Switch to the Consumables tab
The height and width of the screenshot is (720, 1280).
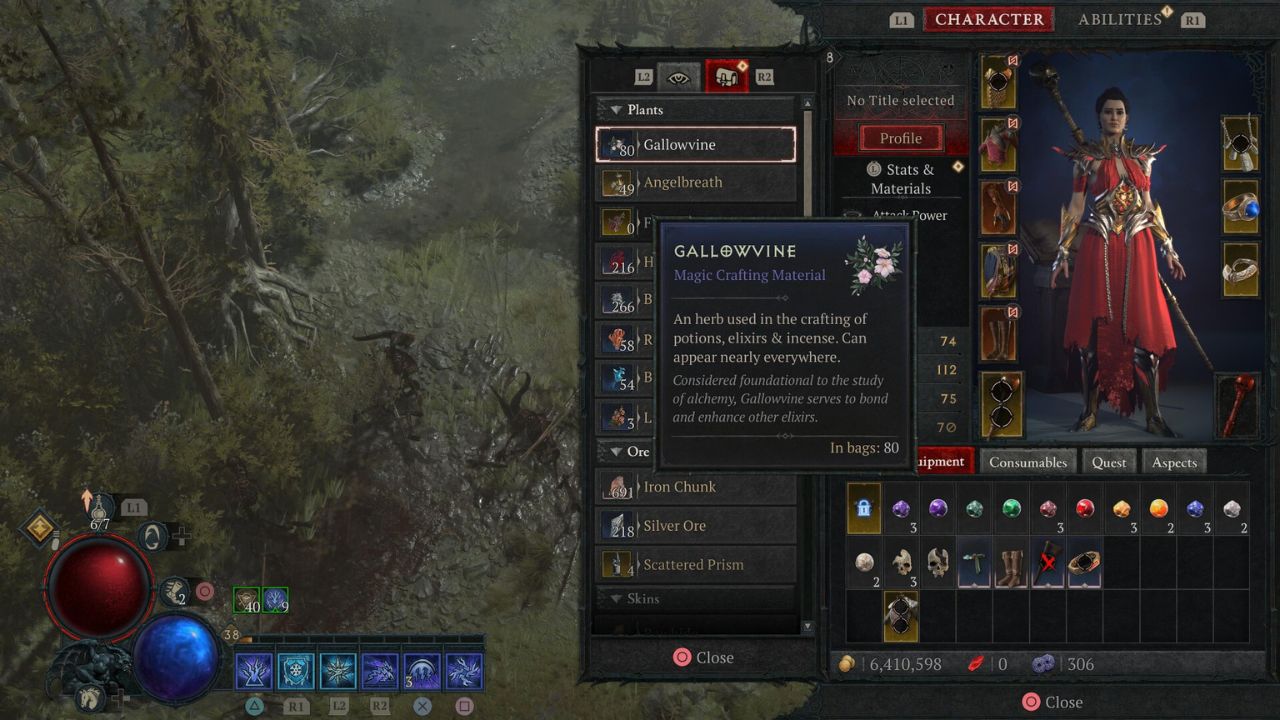pyautogui.click(x=1028, y=462)
